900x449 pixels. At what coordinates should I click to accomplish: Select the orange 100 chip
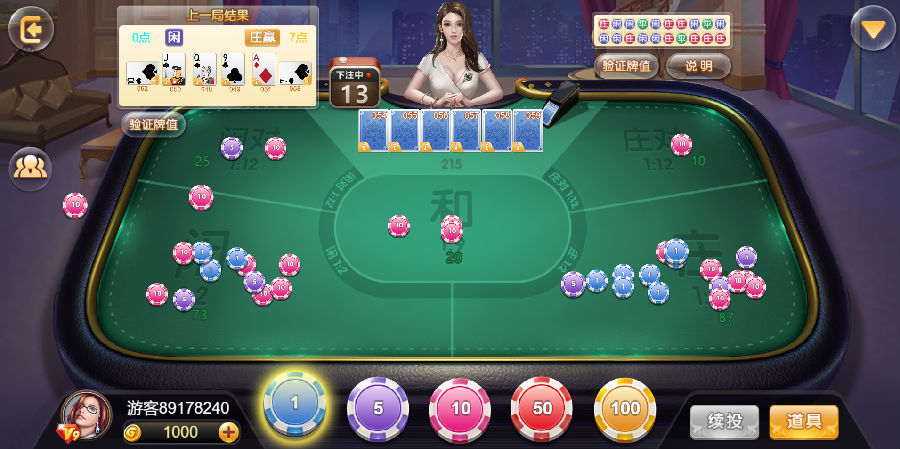click(625, 408)
